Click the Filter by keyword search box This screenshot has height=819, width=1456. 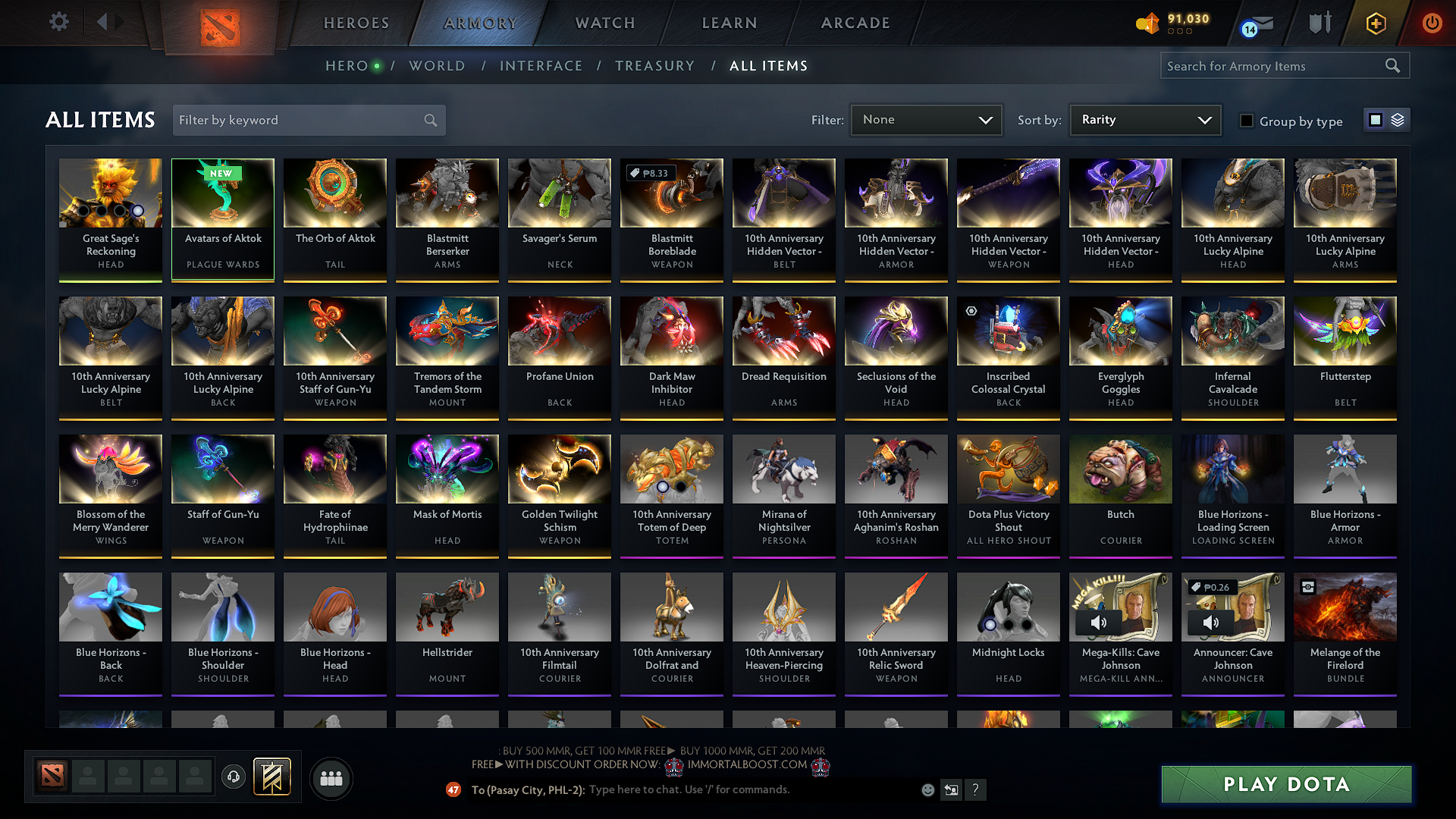click(x=303, y=120)
